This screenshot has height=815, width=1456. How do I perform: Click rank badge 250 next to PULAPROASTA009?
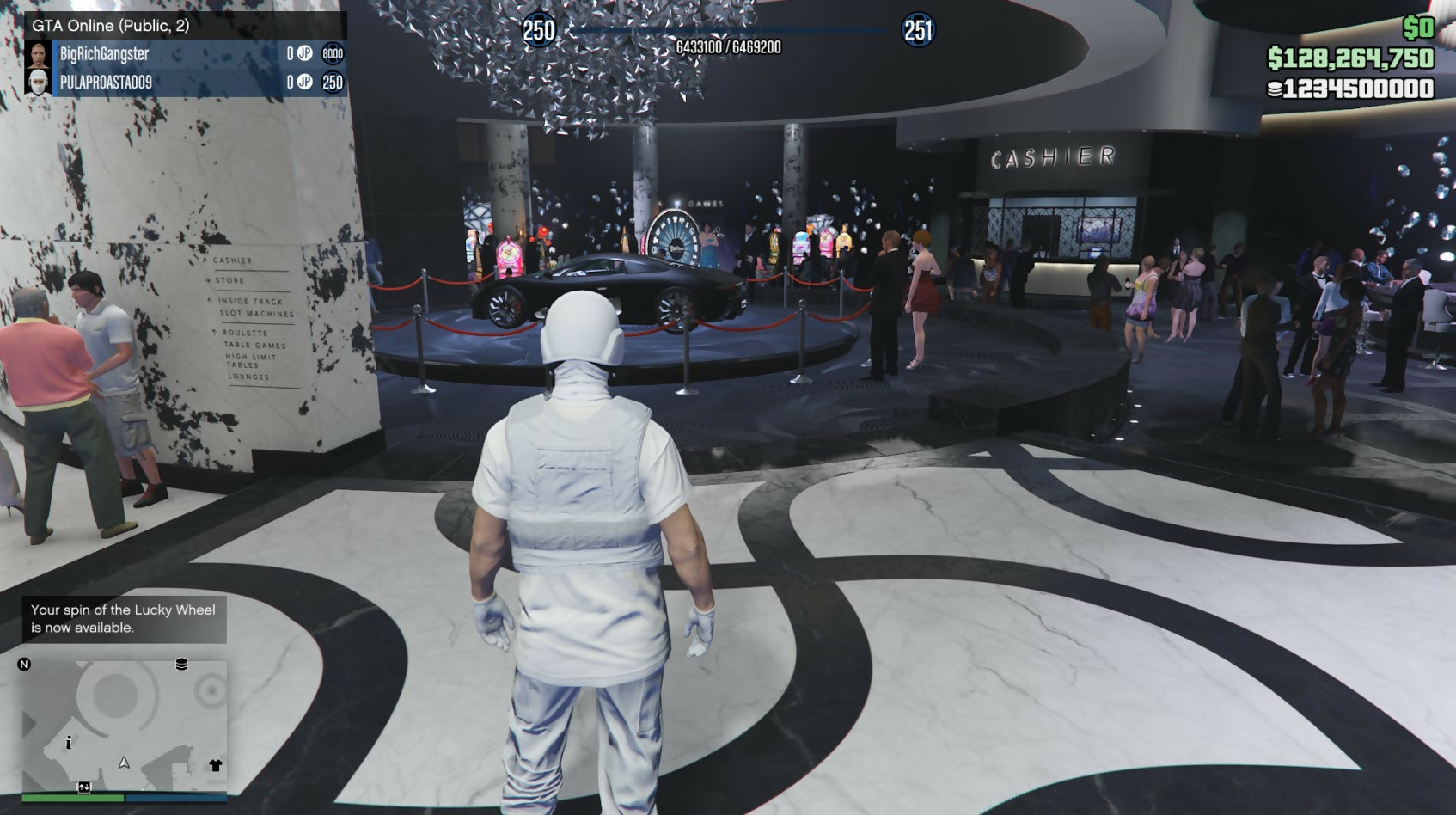coord(333,83)
